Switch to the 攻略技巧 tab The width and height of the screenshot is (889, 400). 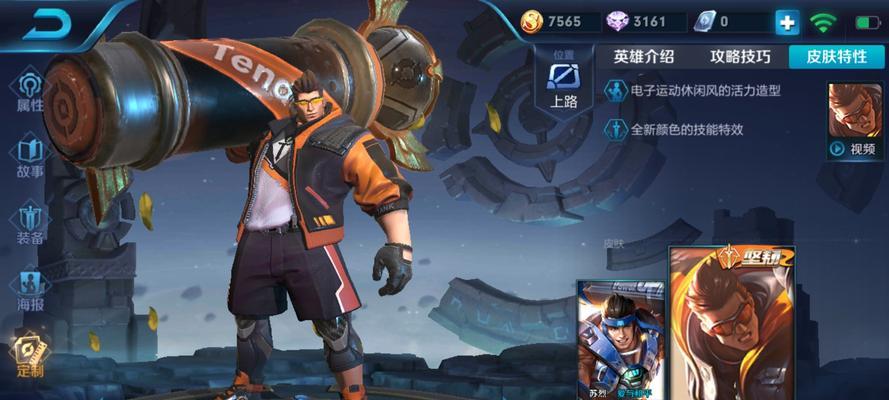click(x=740, y=57)
